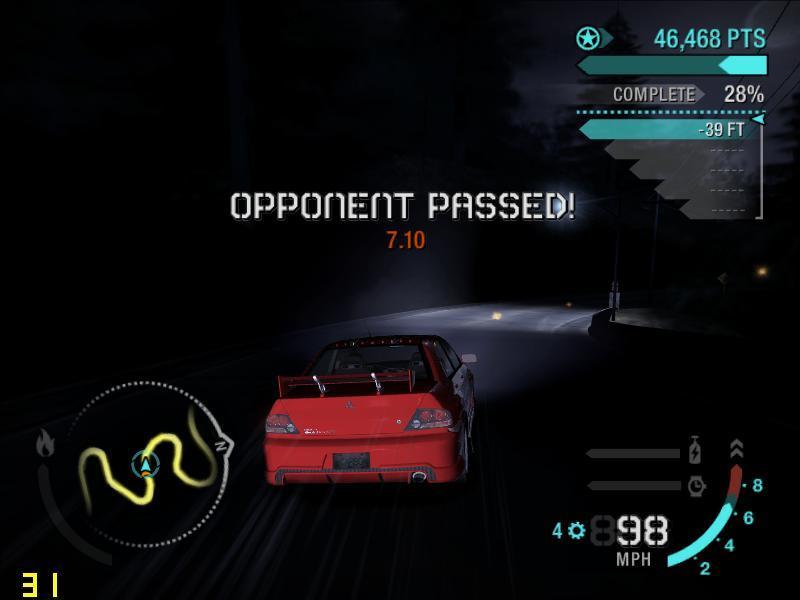
Task: Select the player arrow marker on minimap
Action: coord(147,463)
